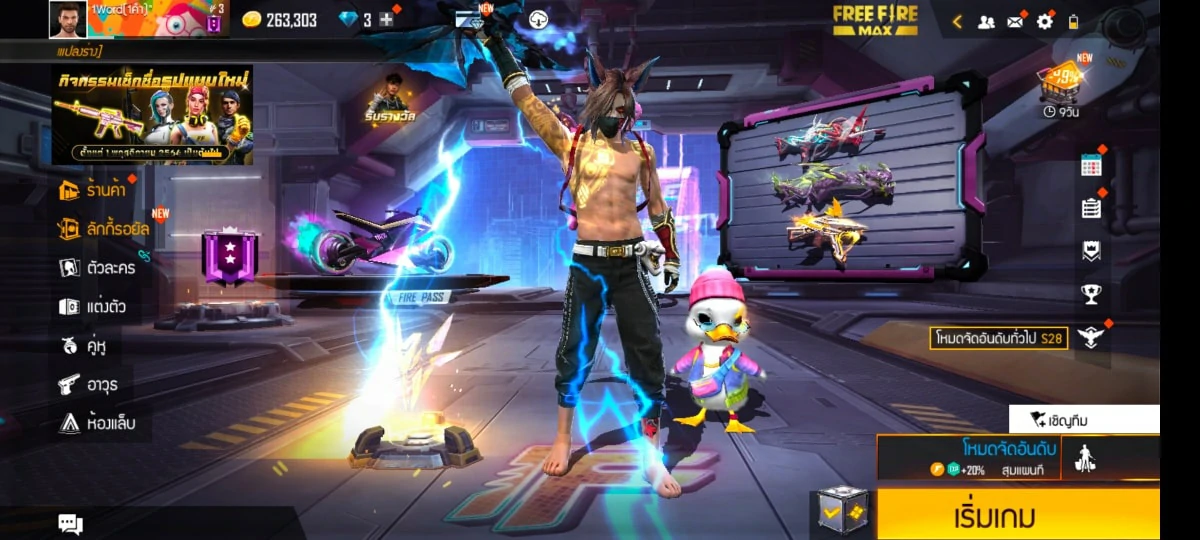This screenshot has width=1200, height=540.
Task: Open the gold weapon event banner
Action: 152,115
